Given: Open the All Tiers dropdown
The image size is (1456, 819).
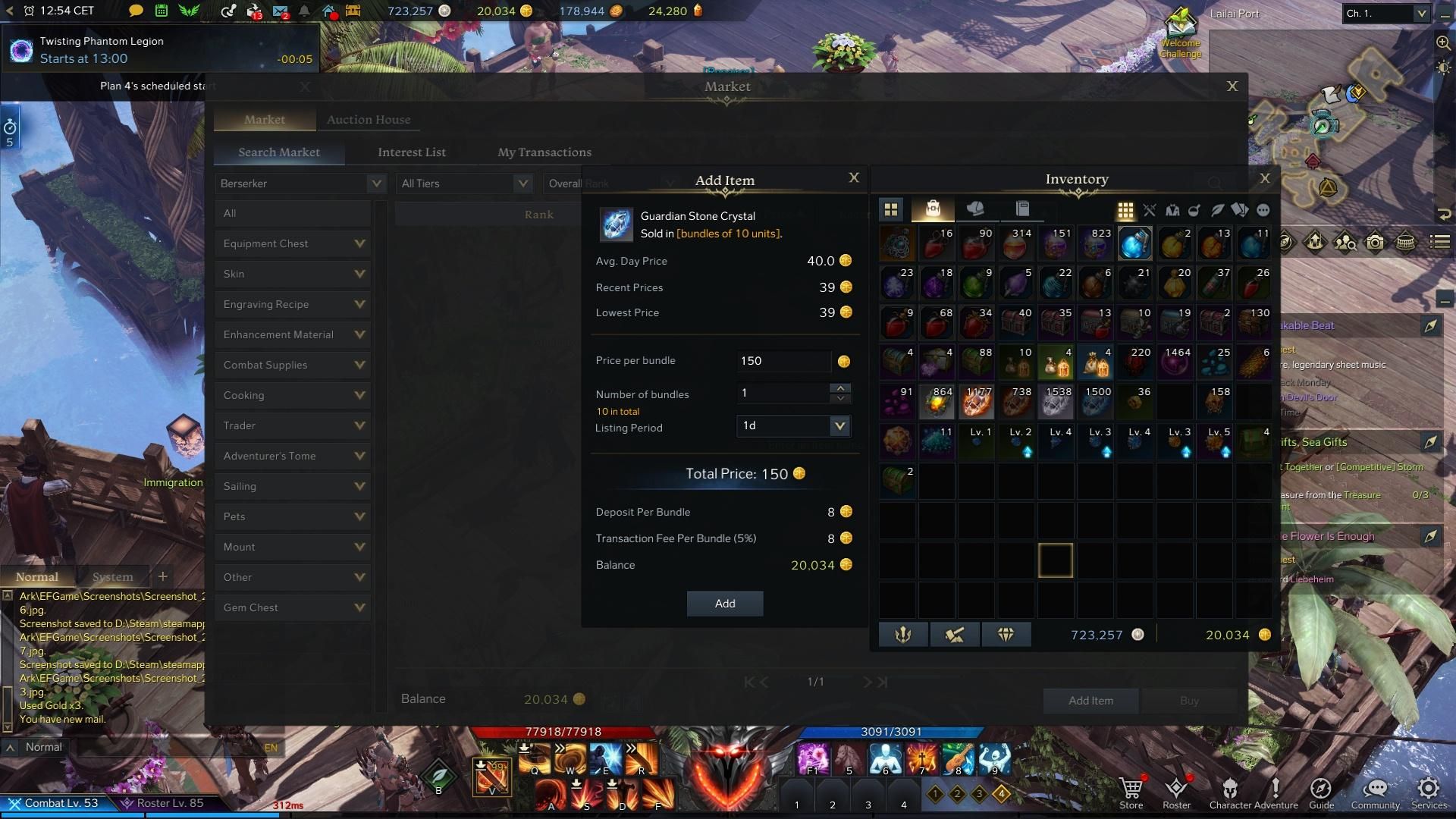Looking at the screenshot, I should click(465, 184).
